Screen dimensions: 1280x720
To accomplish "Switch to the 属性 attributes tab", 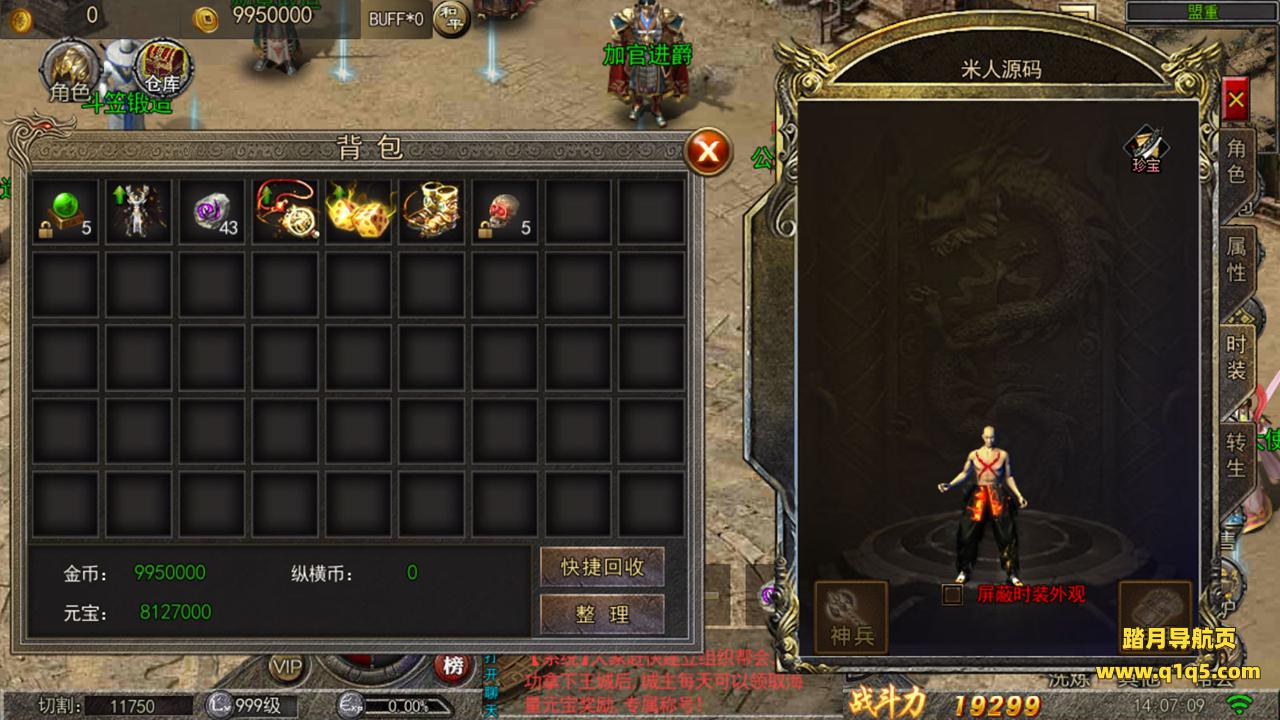I will click(x=1237, y=259).
